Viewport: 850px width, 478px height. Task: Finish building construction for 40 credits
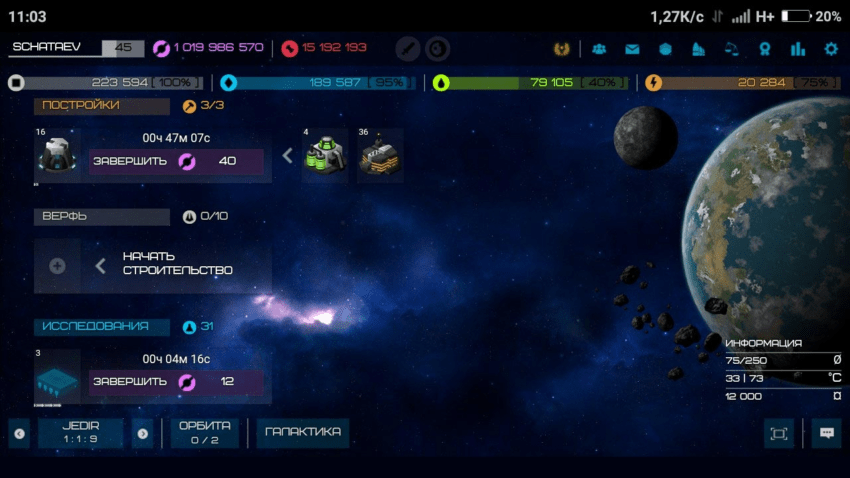176,161
